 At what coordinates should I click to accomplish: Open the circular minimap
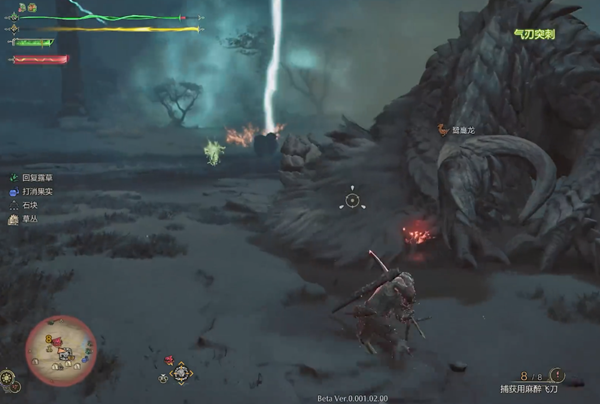point(60,350)
